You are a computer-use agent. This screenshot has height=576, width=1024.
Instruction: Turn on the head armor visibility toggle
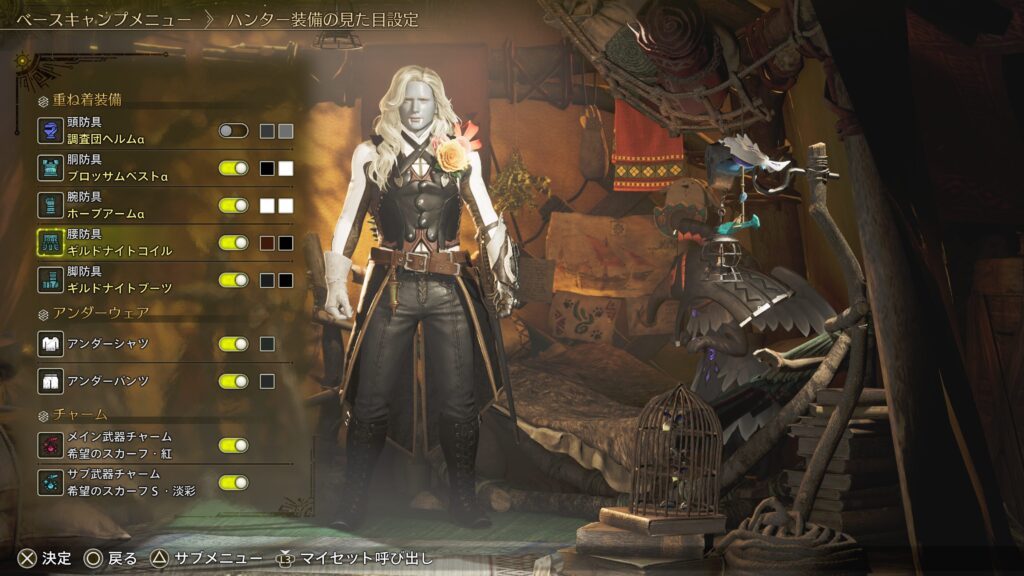(233, 131)
